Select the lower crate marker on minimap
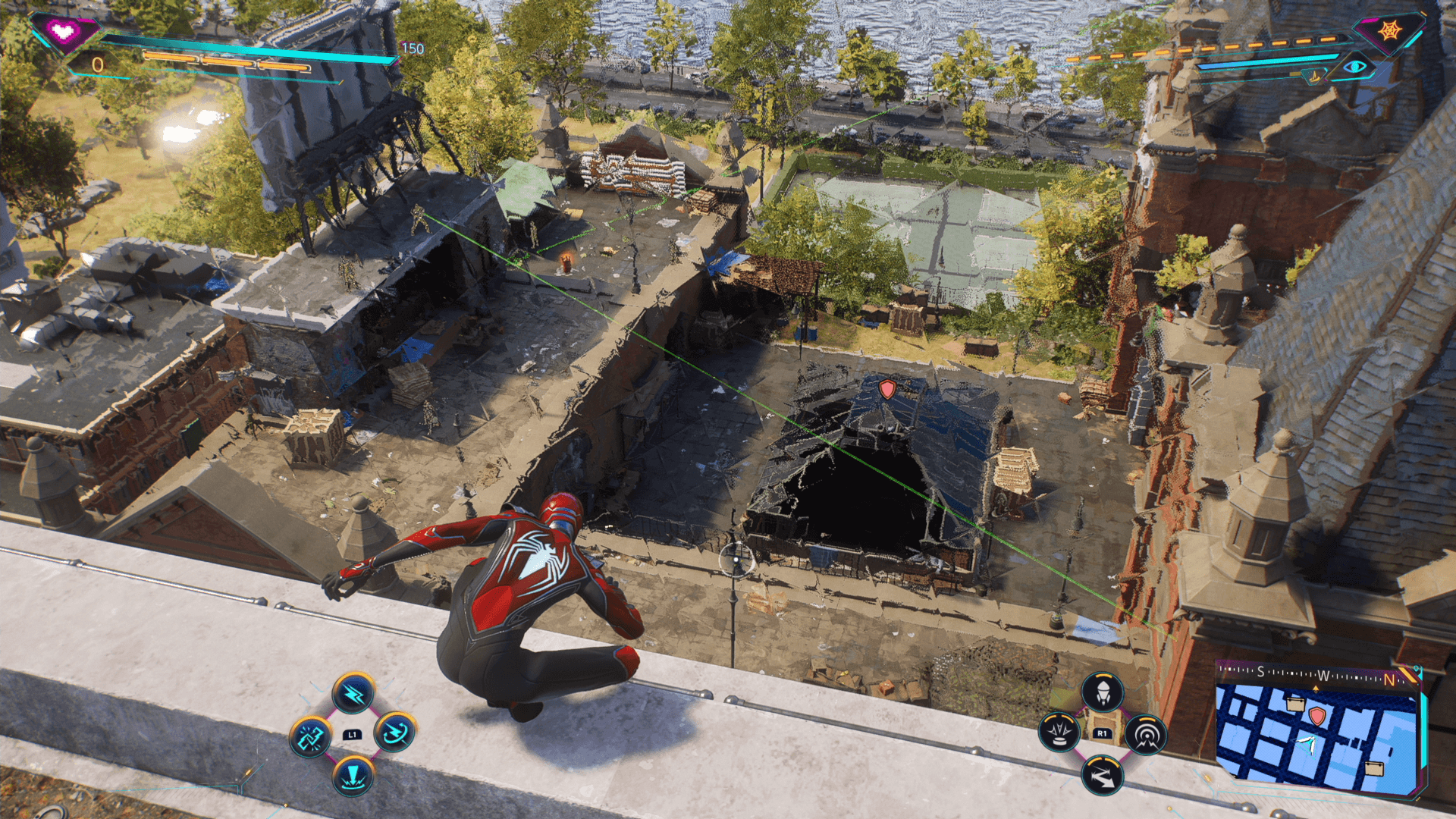This screenshot has height=819, width=1456. coord(1373,769)
